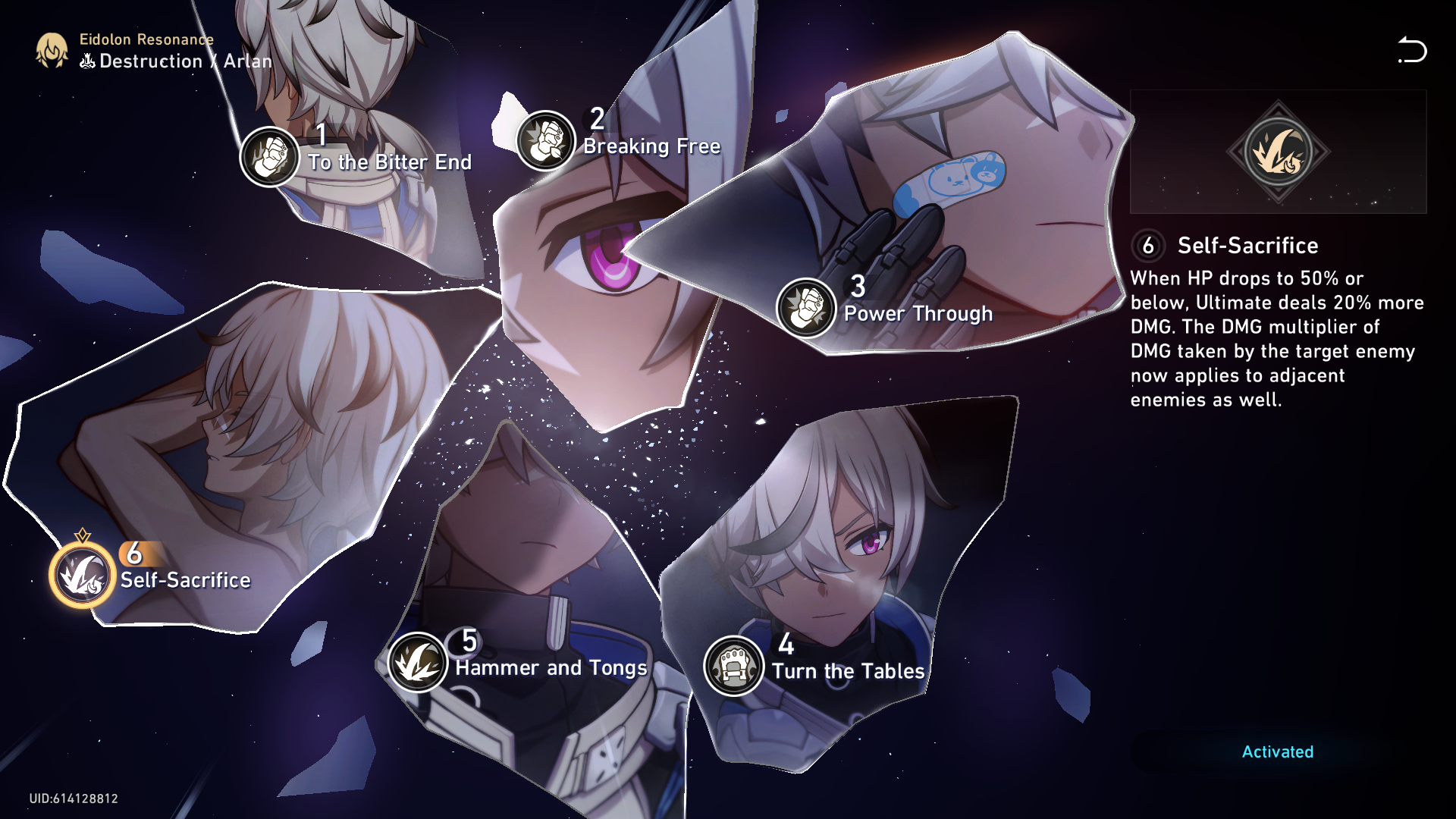This screenshot has height=819, width=1456.
Task: Toggle the circled 6 badge beside Self-Sacrifice heading
Action: coord(1147,246)
